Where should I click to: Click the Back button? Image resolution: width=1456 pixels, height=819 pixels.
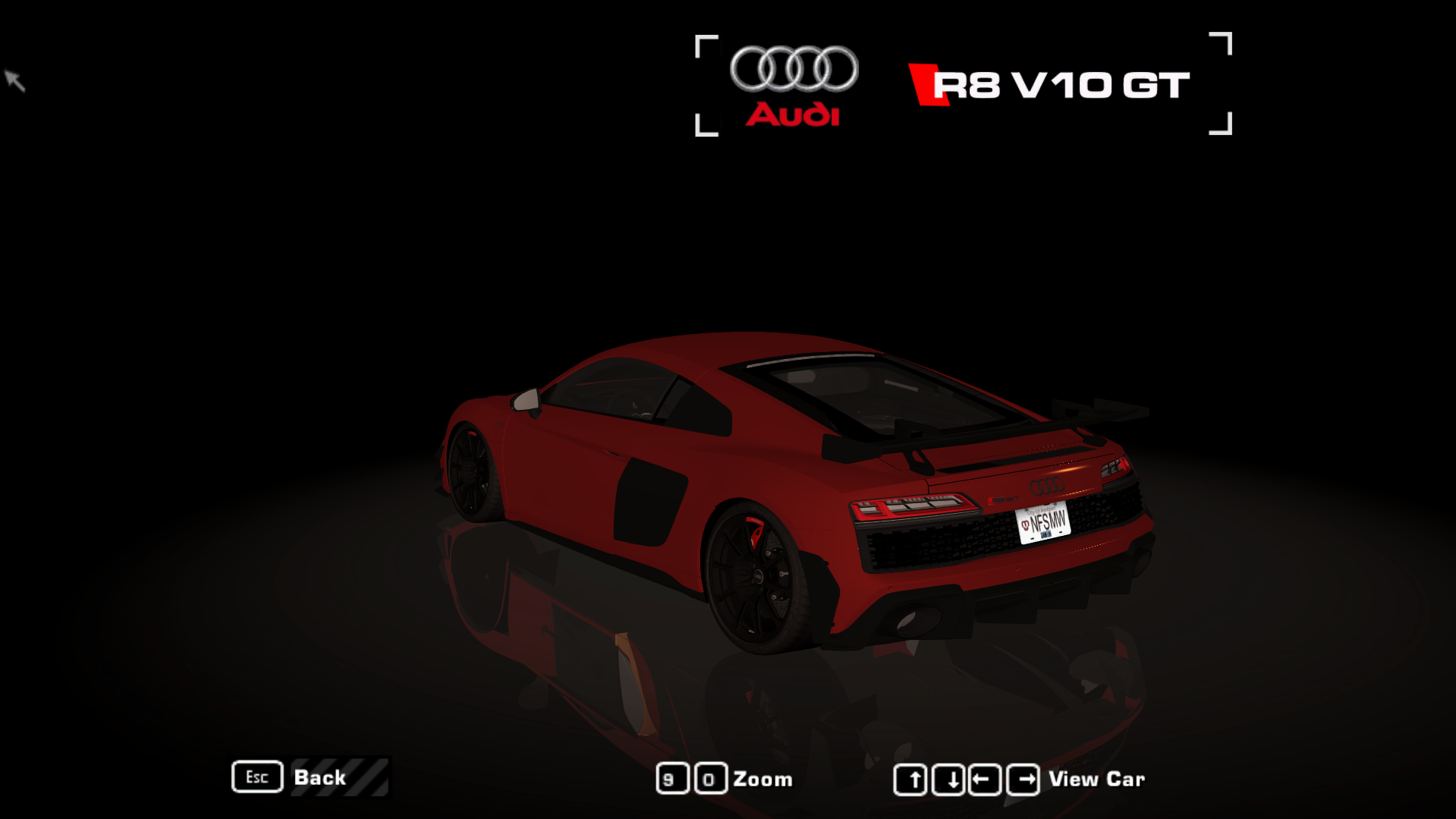(319, 777)
